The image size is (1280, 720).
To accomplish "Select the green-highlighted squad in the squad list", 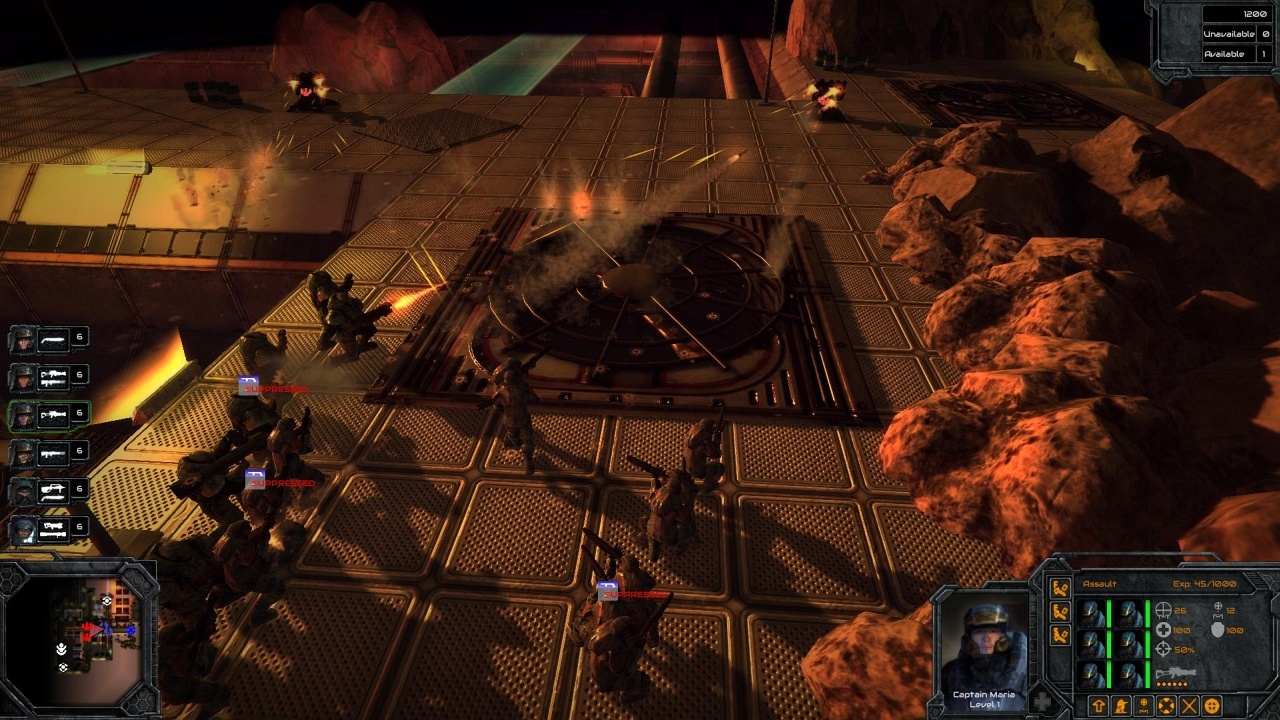I will [48, 415].
